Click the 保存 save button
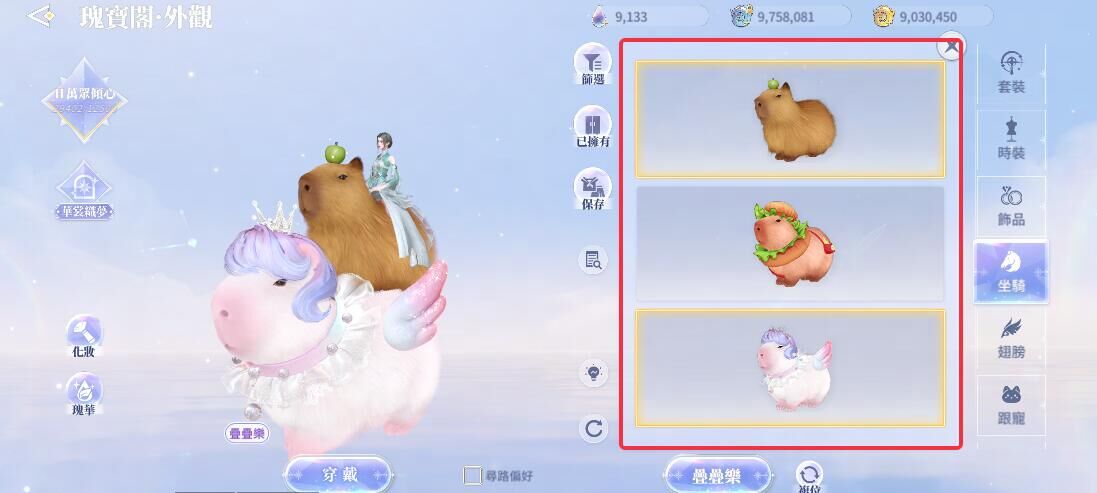Image resolution: width=1097 pixels, height=493 pixels. [592, 190]
